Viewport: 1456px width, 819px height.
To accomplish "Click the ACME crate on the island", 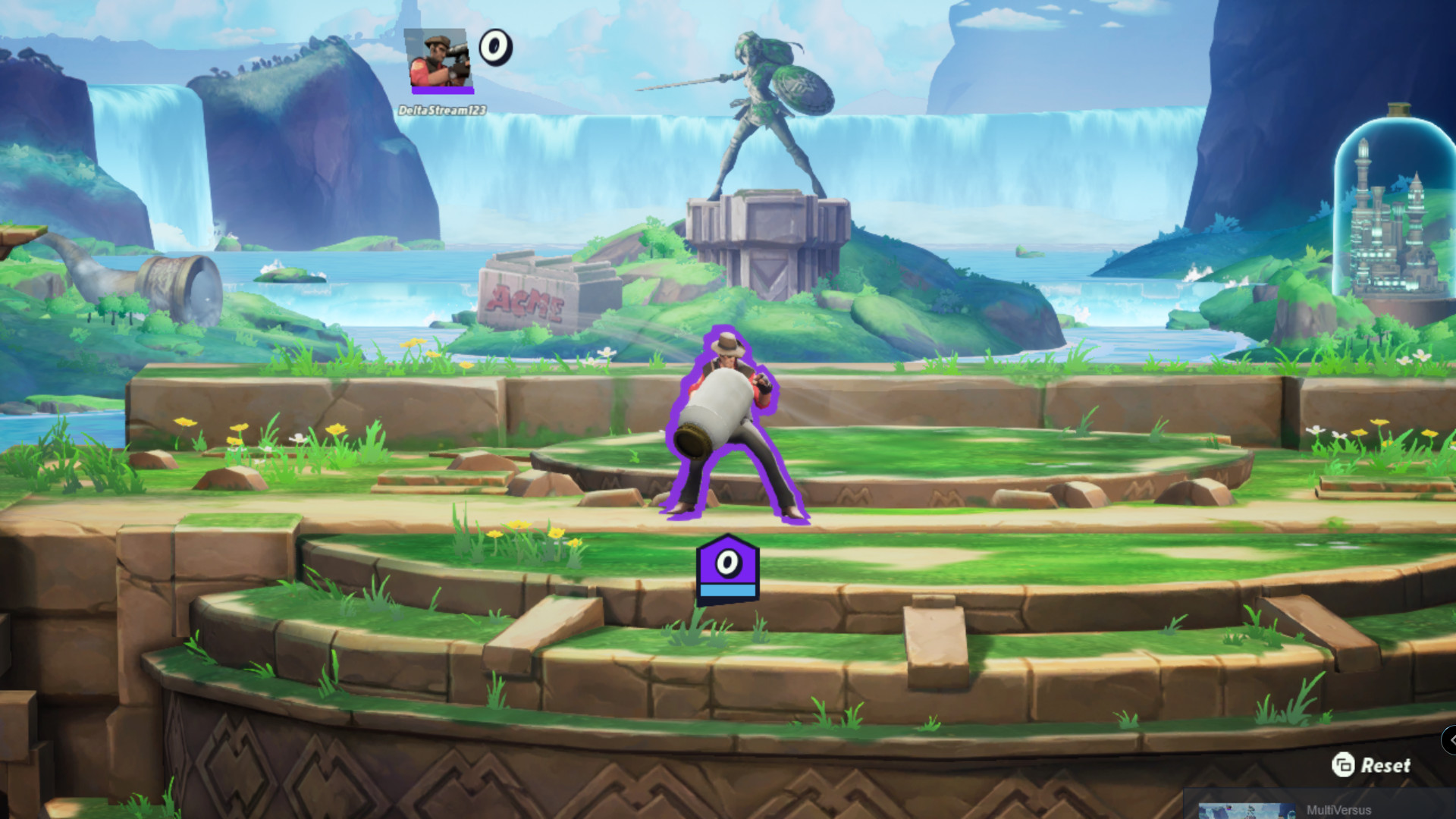I will 529,296.
